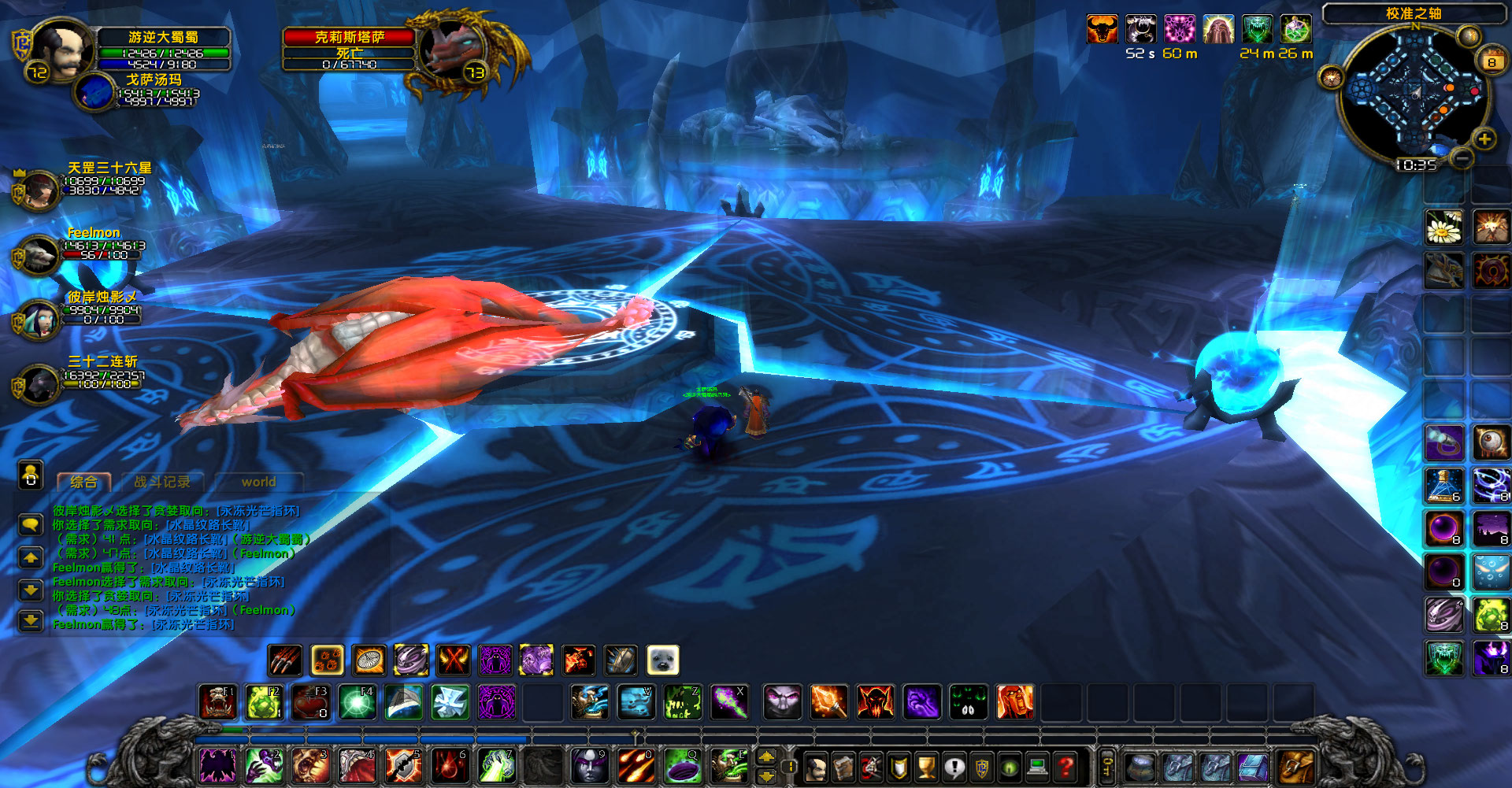The height and width of the screenshot is (788, 1512).
Task: Switch to the world chat tab
Action: click(x=258, y=482)
